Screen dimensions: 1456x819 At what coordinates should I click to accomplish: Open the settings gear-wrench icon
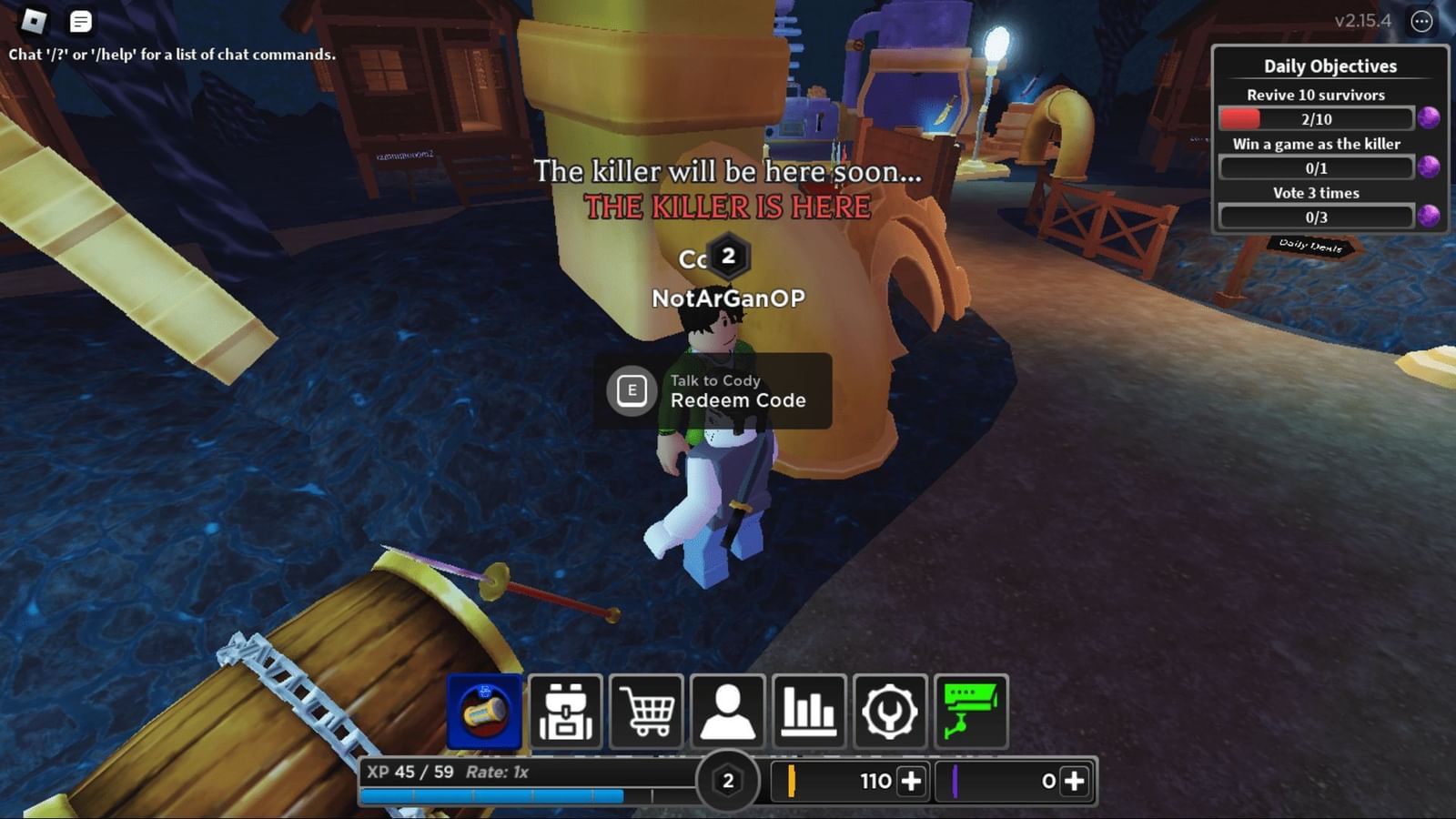point(890,713)
